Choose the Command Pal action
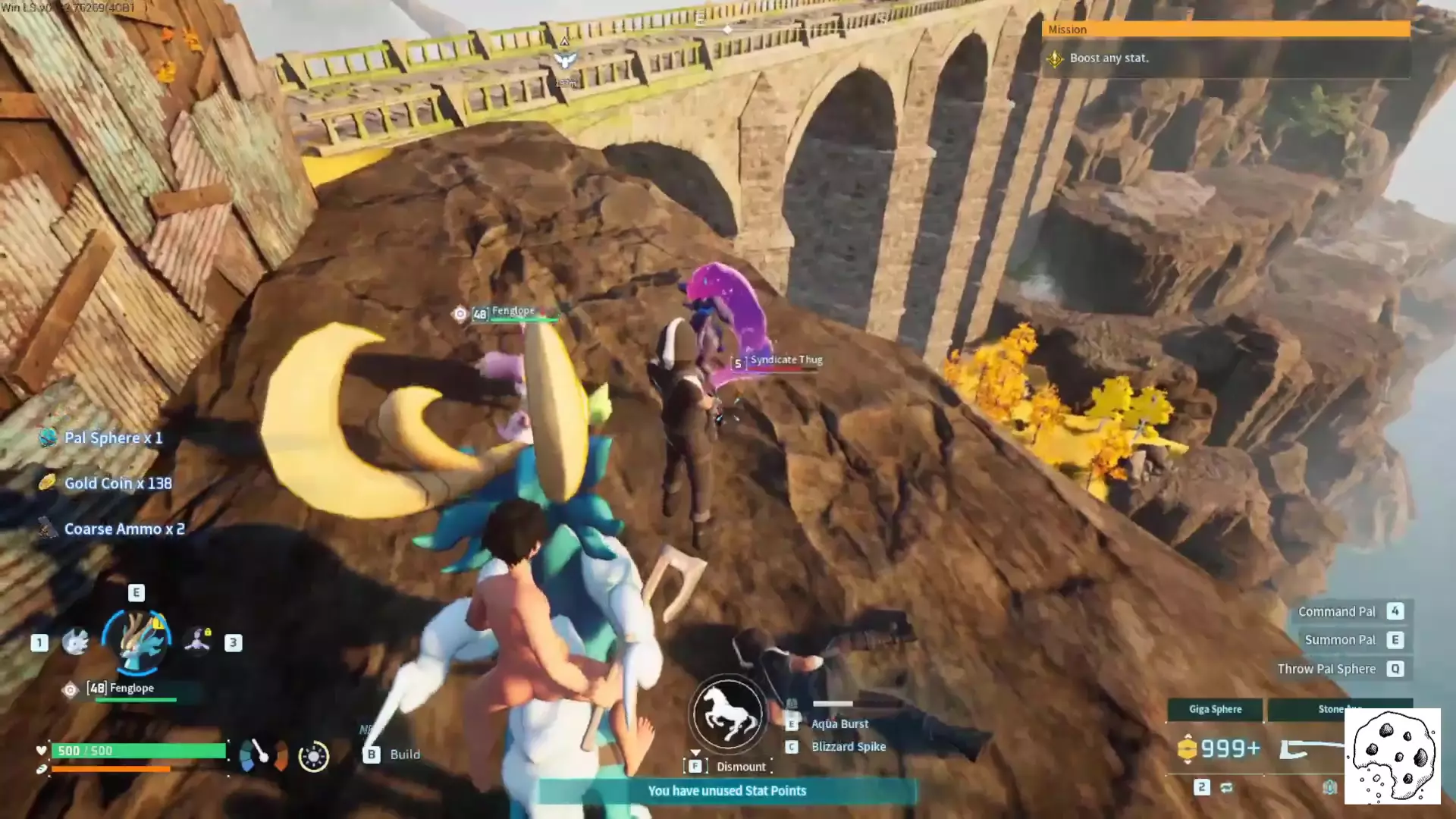This screenshot has height=819, width=1456. (x=1336, y=612)
